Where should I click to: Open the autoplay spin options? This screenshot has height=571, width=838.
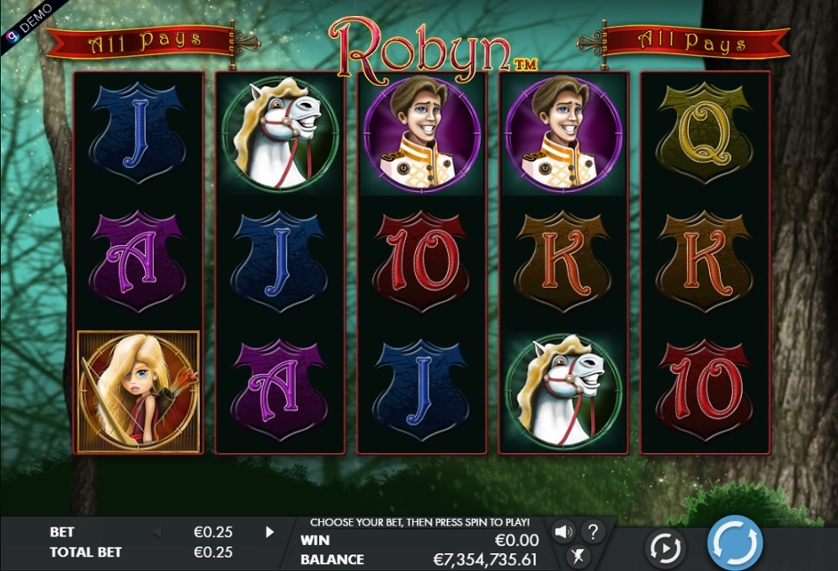click(665, 547)
